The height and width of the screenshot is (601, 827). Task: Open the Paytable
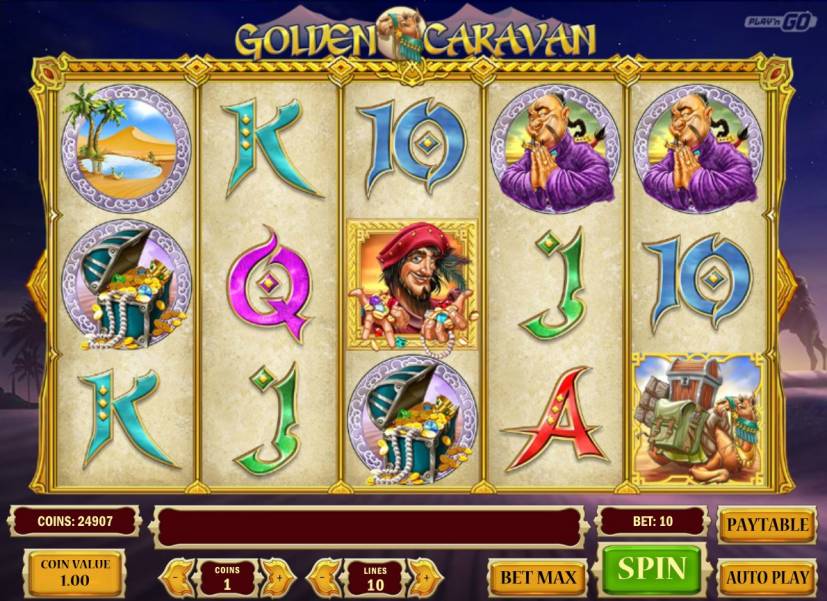(x=766, y=525)
